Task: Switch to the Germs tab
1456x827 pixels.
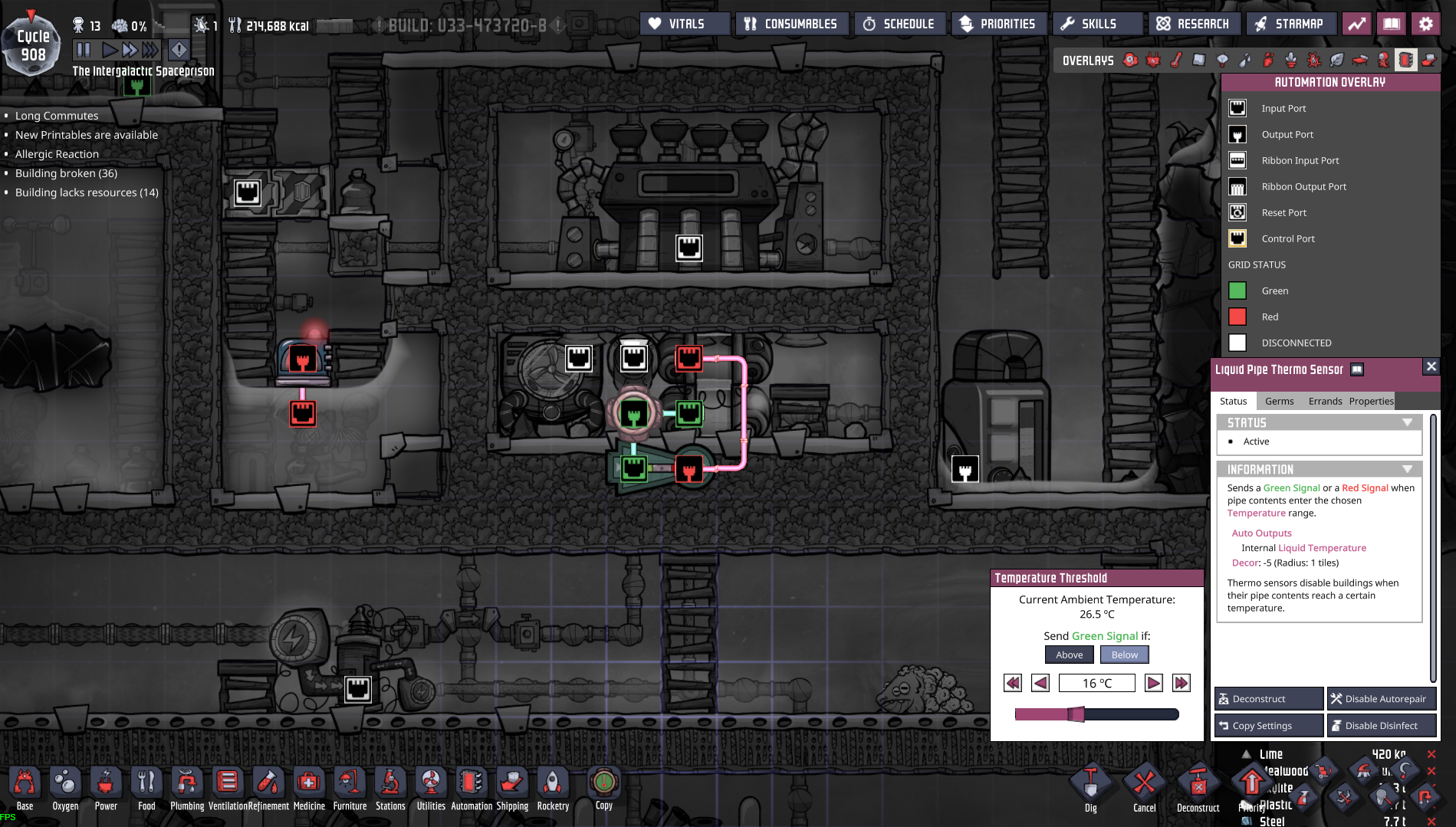Action: 1279,401
